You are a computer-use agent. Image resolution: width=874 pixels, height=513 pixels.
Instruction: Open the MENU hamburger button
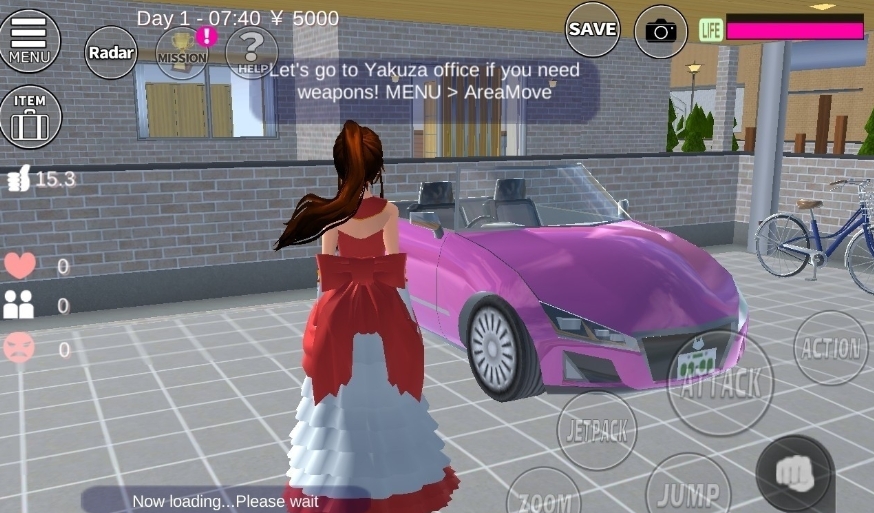tap(29, 40)
